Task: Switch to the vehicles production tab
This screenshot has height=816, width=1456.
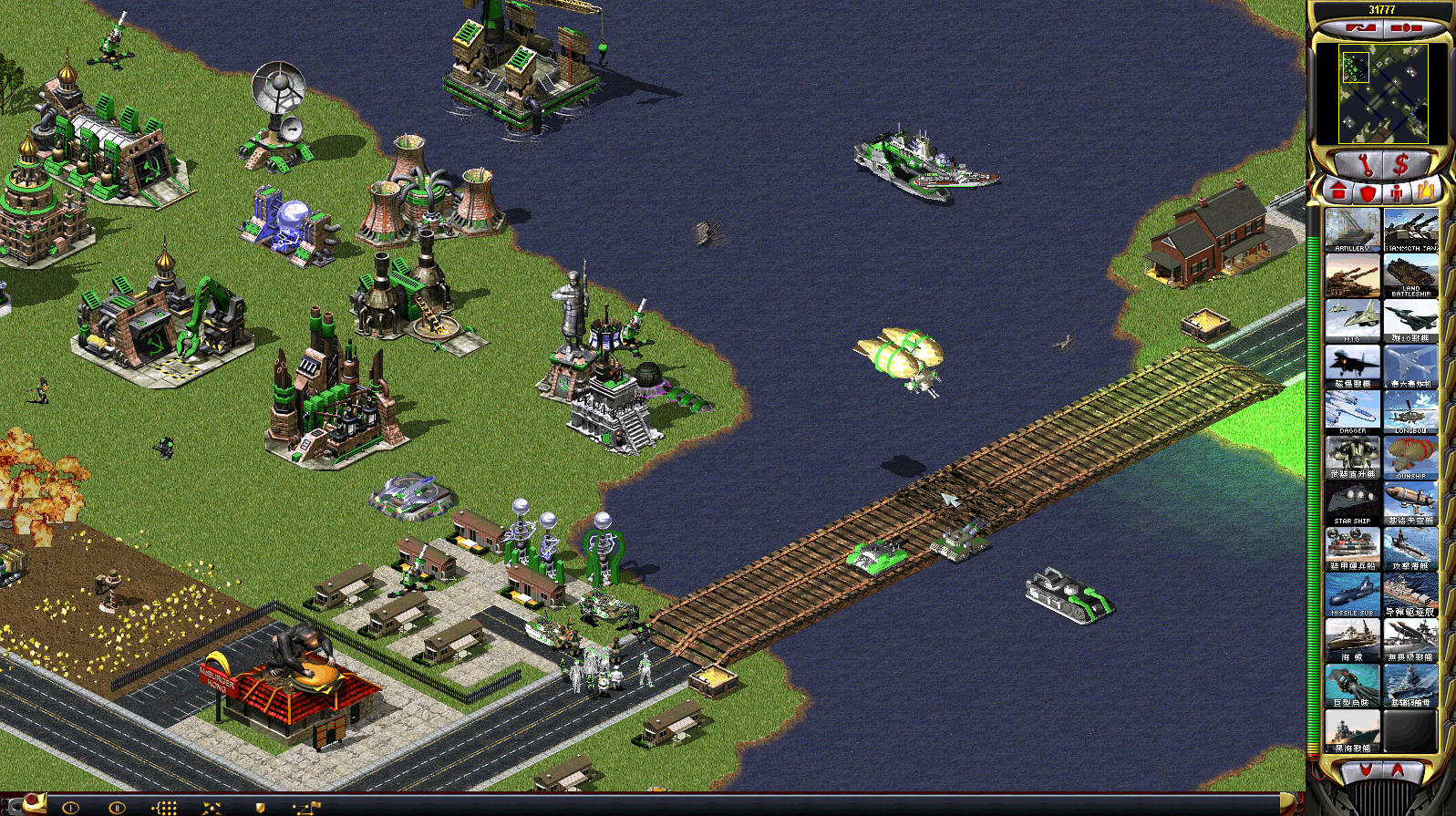Action: click(x=1426, y=191)
